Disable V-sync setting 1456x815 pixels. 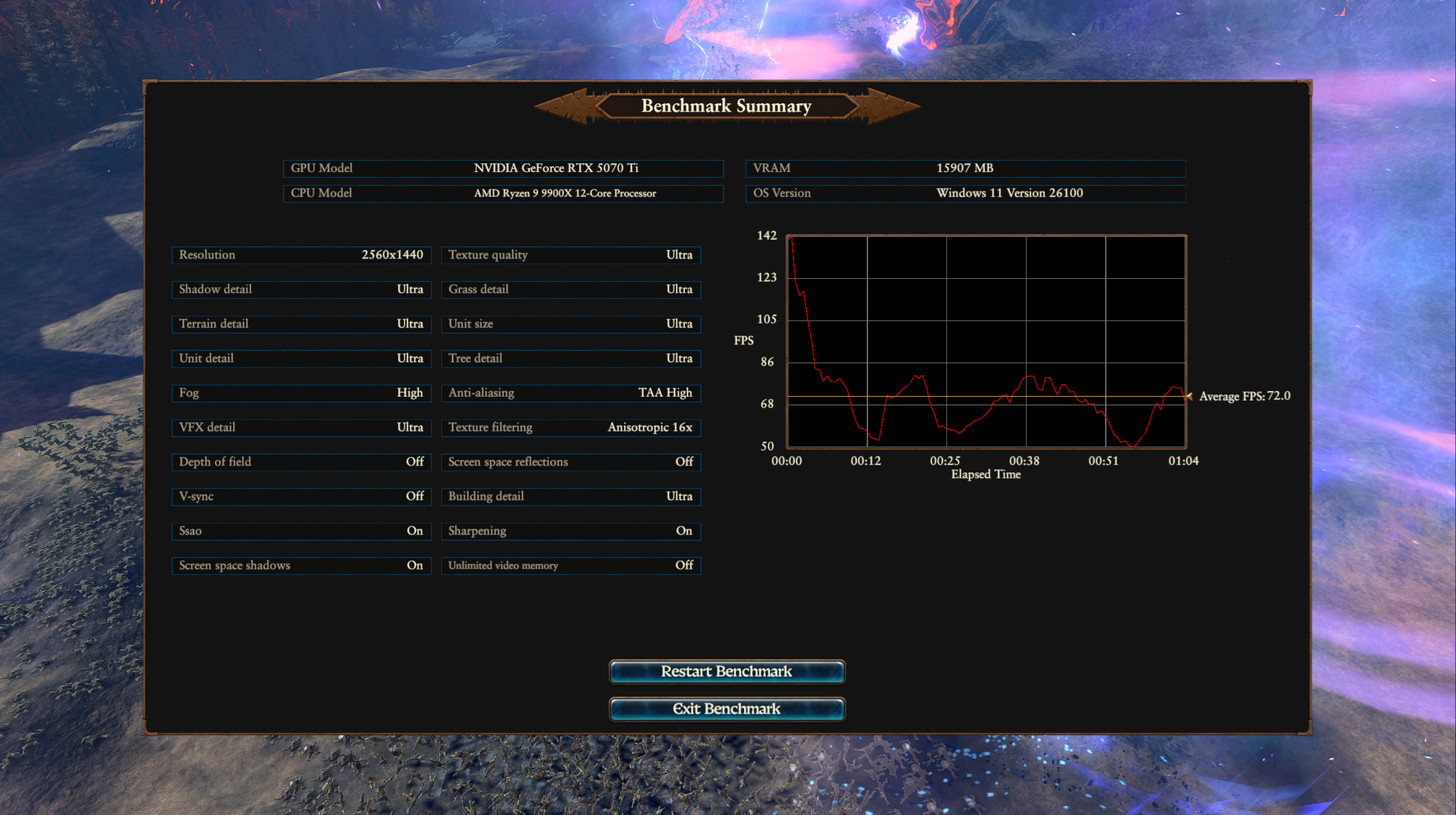click(301, 496)
